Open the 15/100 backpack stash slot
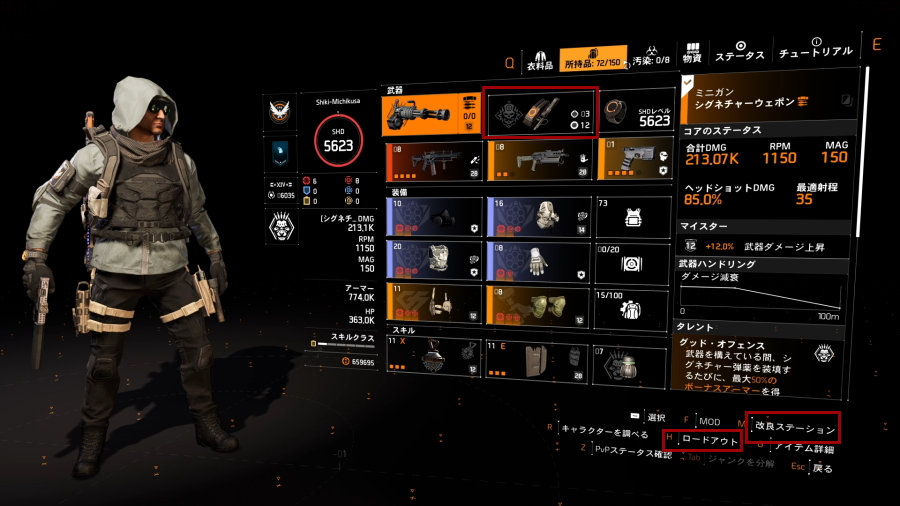 [x=637, y=306]
